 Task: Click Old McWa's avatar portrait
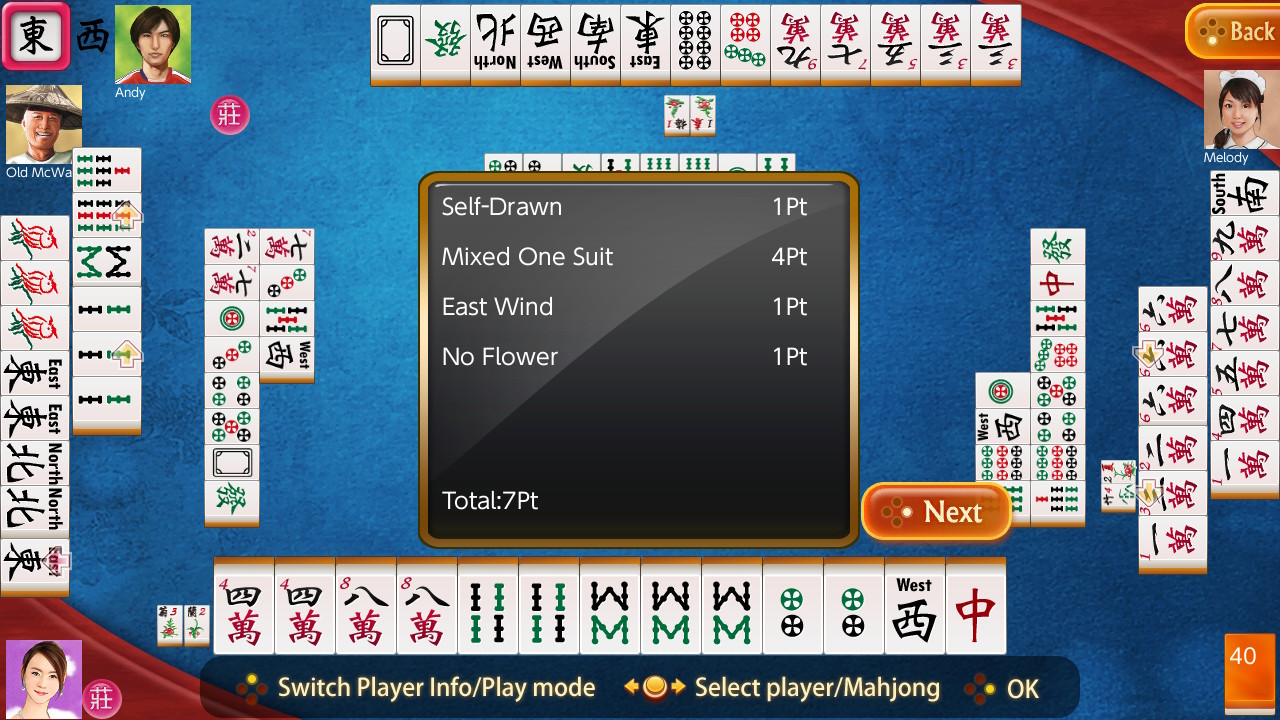coord(42,125)
